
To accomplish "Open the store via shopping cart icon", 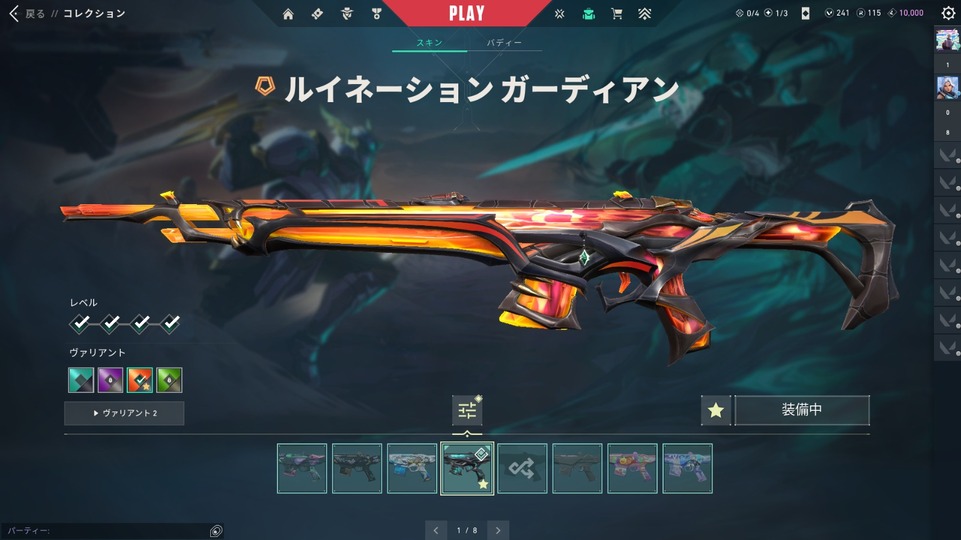I will [x=617, y=14].
